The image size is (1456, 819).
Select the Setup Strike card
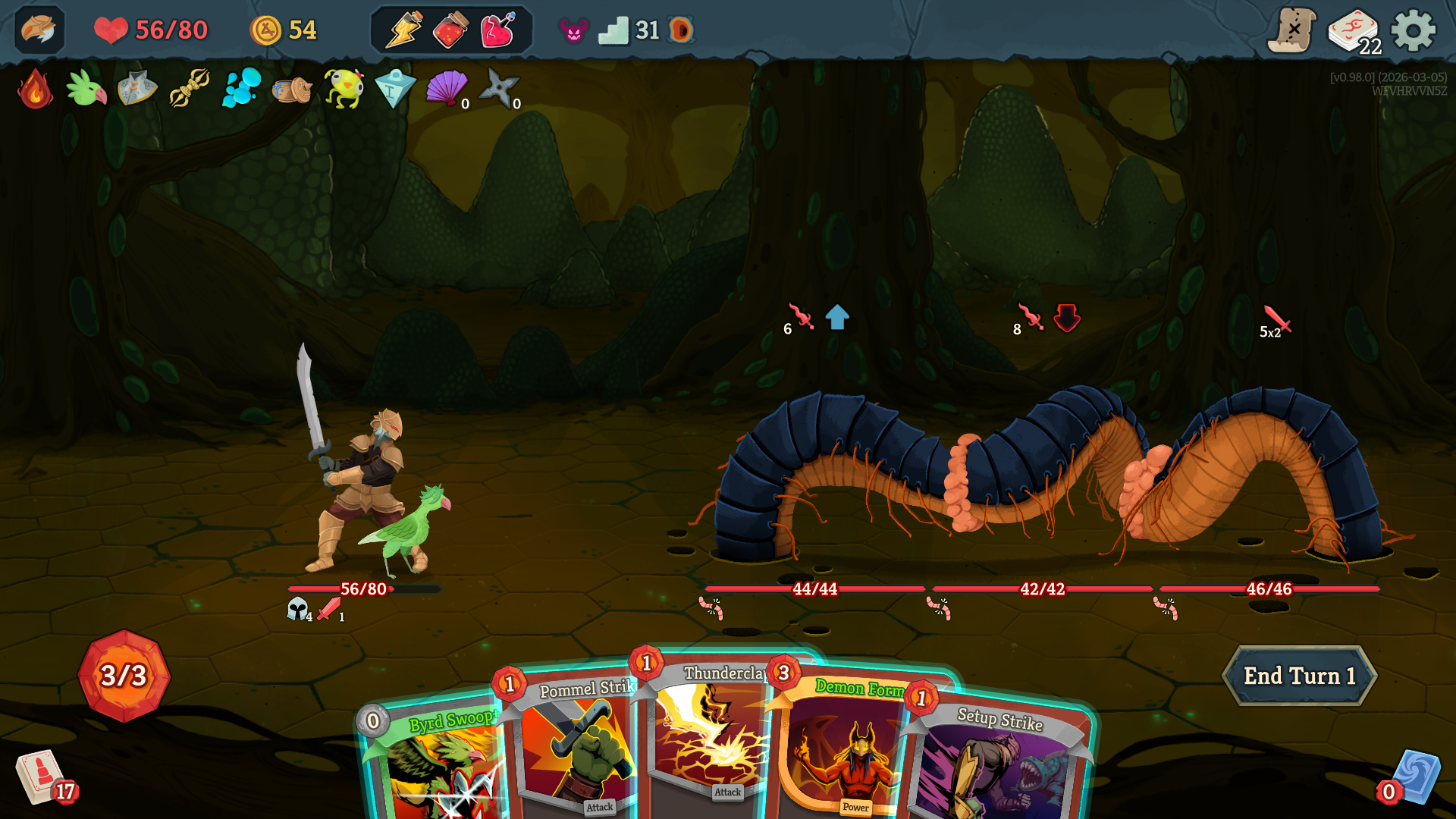[993, 766]
